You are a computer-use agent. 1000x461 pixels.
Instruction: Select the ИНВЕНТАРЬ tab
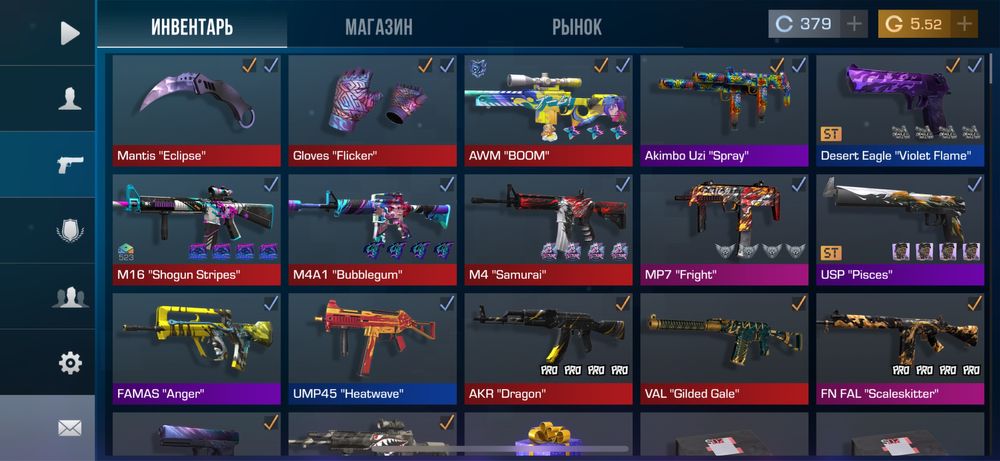192,27
